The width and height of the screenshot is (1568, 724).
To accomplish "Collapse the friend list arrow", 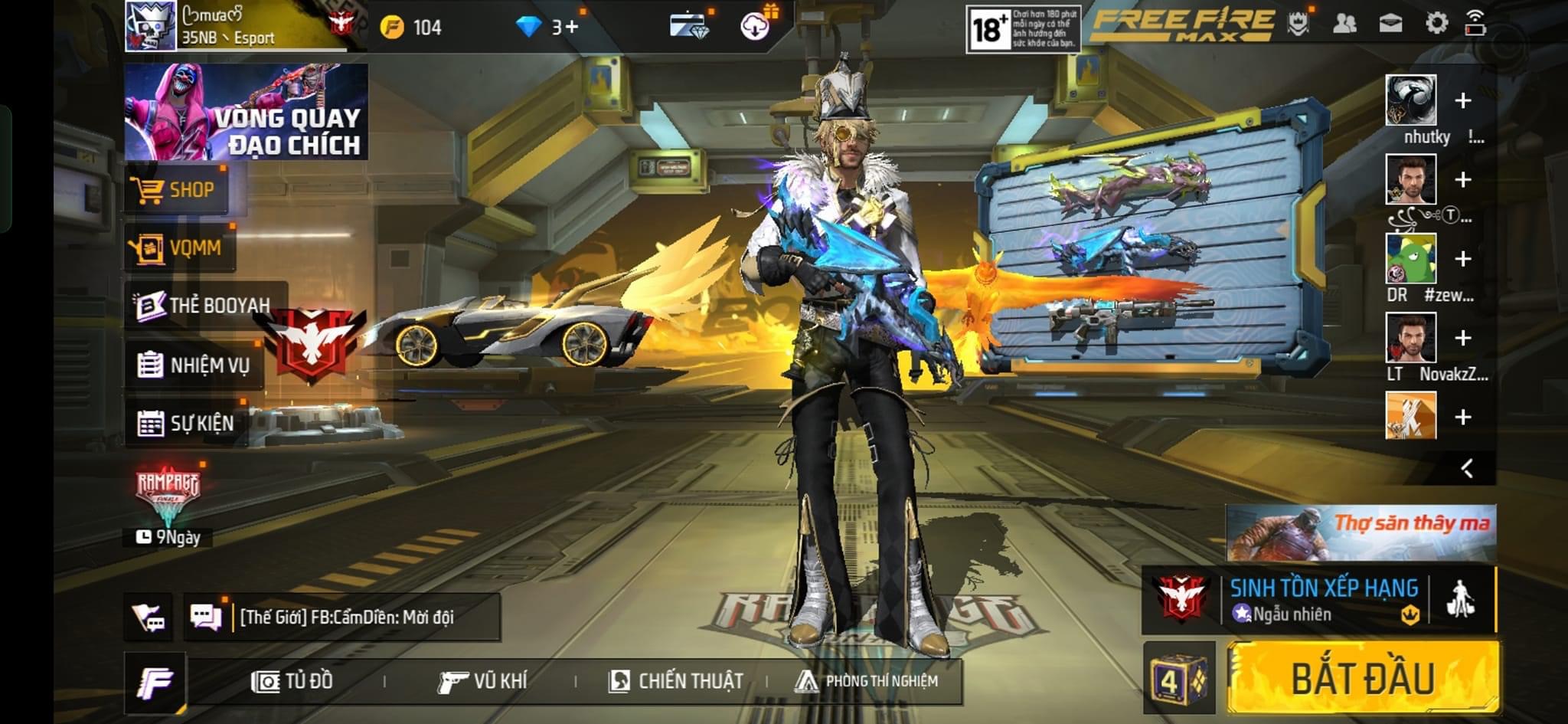I will point(1467,468).
